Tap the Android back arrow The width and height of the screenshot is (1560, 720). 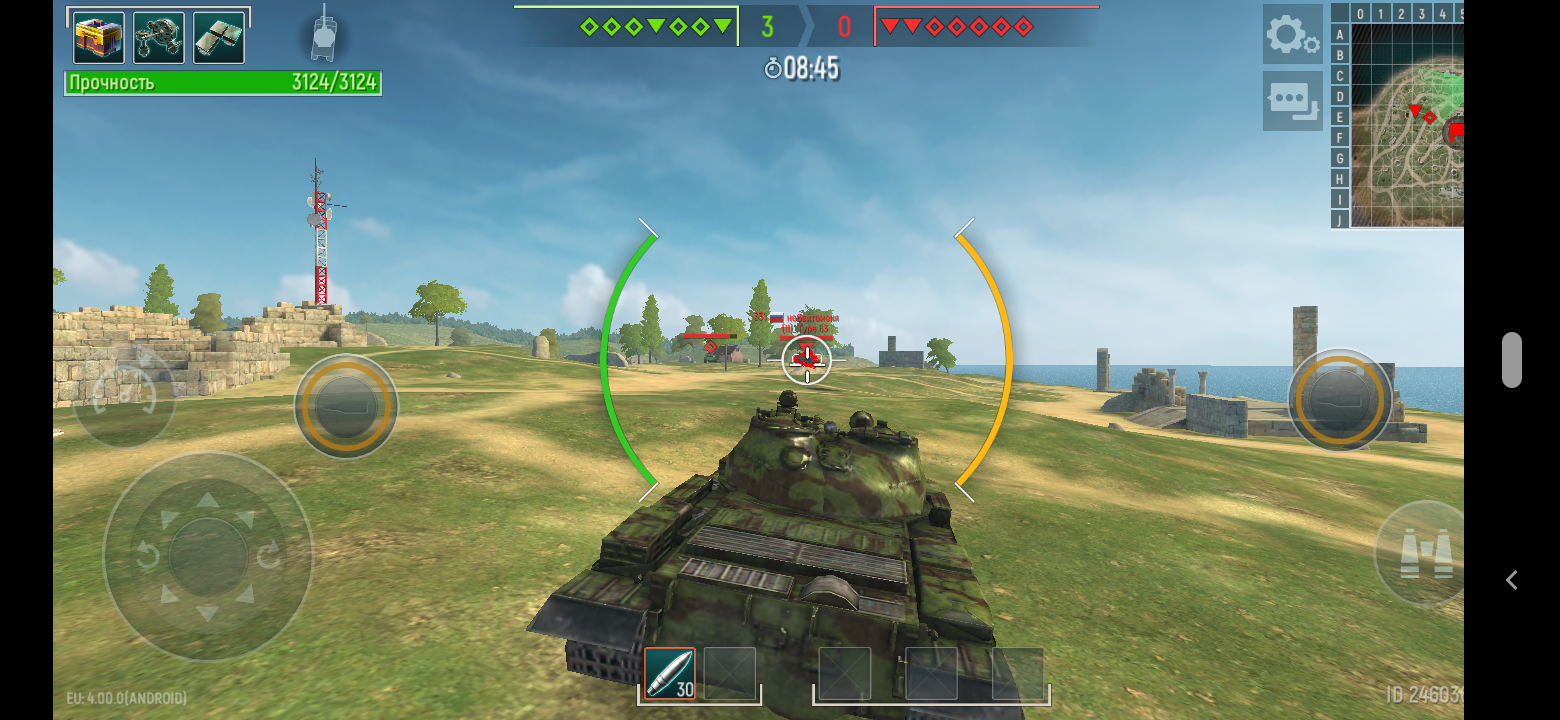[1512, 580]
